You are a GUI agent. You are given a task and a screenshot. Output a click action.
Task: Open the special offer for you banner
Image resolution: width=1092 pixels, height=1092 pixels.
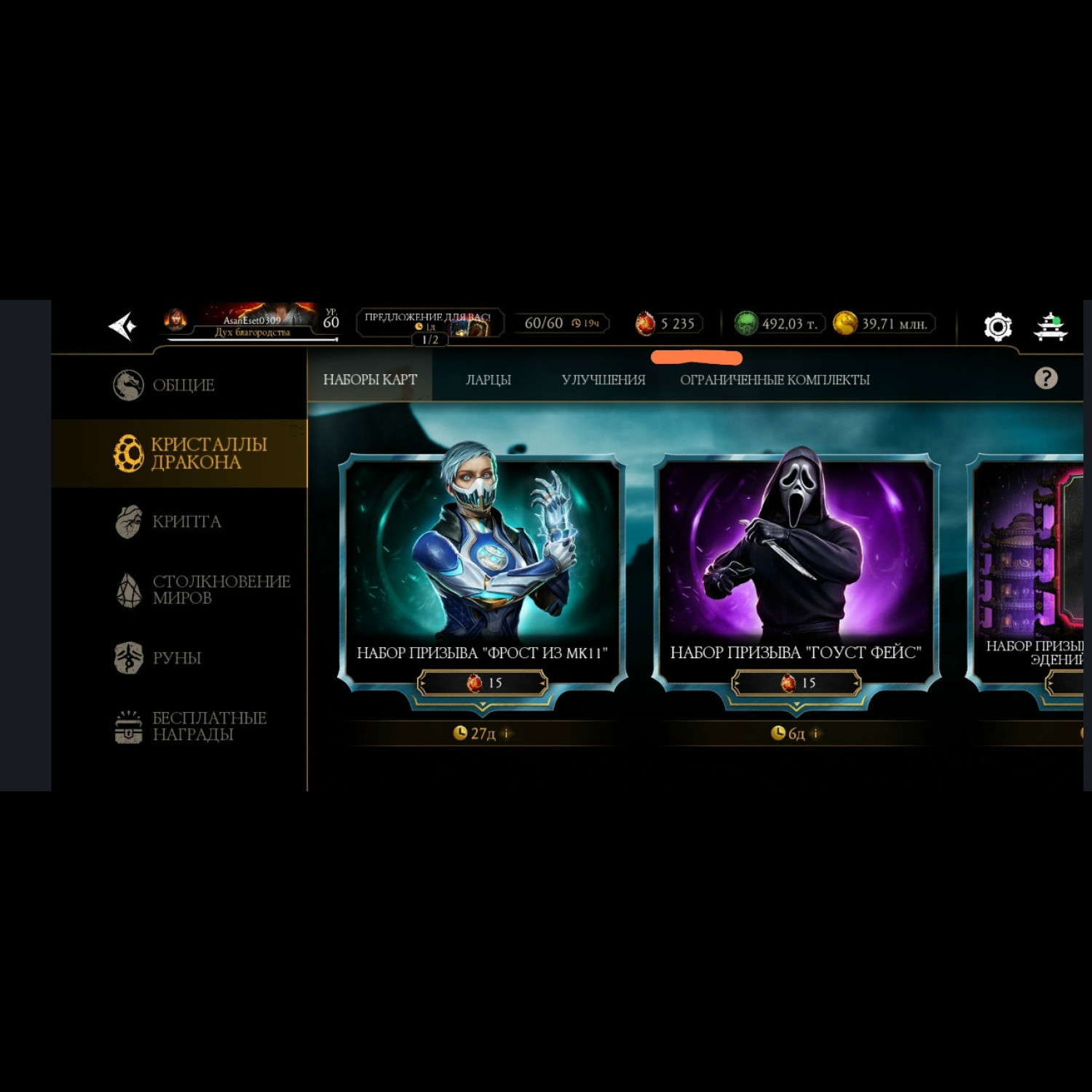[x=430, y=323]
